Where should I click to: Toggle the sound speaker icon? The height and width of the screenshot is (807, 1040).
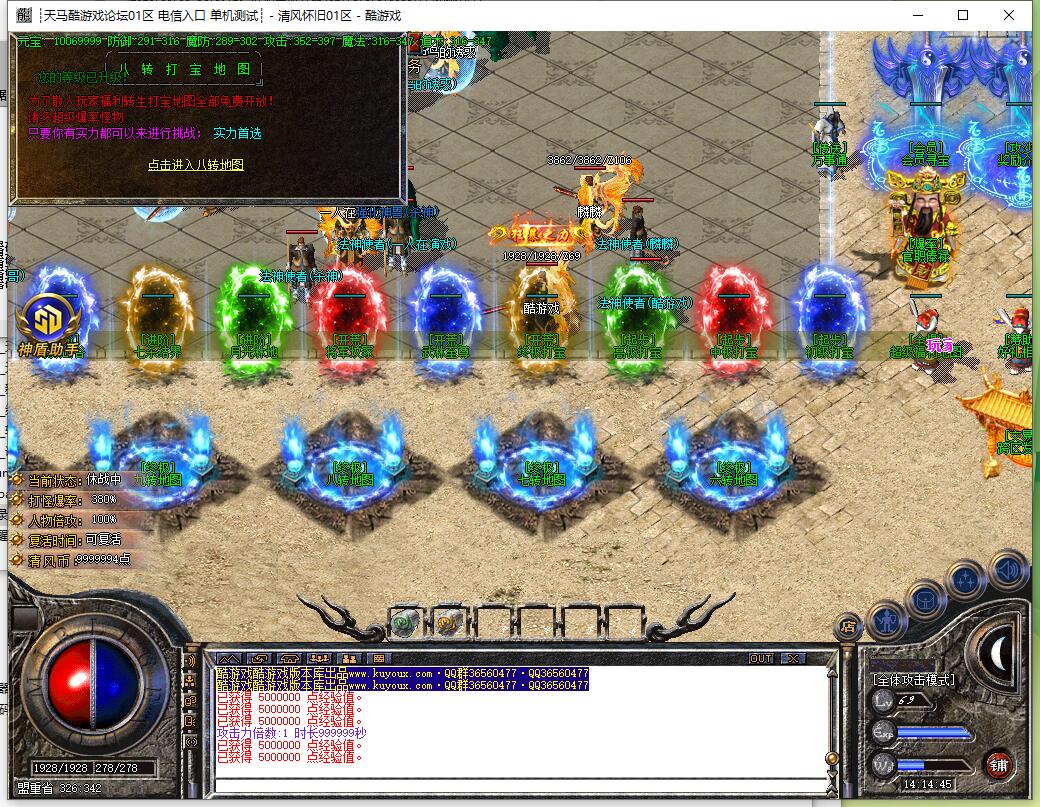[x=1009, y=569]
